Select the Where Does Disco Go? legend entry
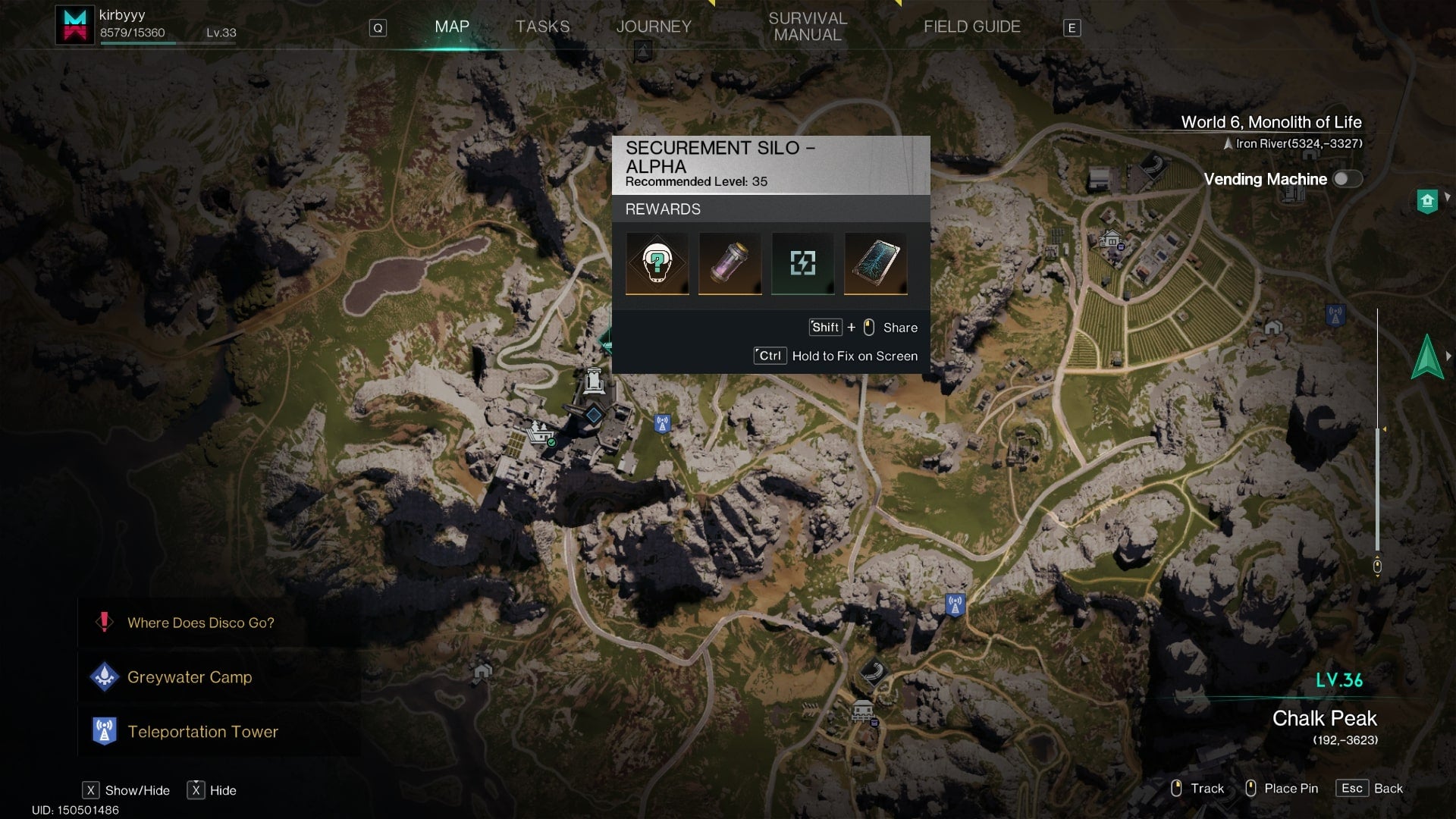 click(x=200, y=623)
